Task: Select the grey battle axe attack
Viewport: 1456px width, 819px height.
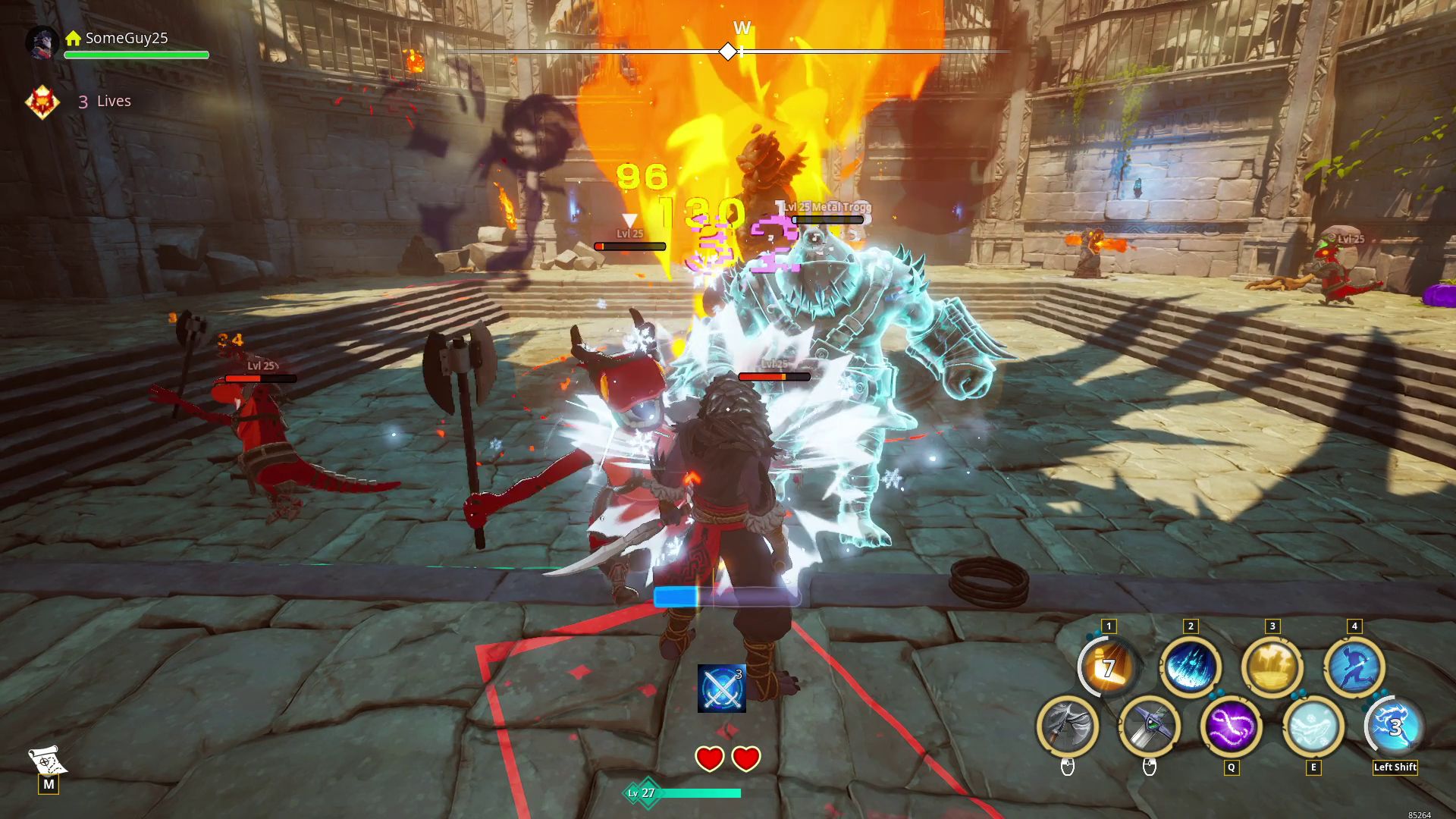Action: (x=1067, y=726)
